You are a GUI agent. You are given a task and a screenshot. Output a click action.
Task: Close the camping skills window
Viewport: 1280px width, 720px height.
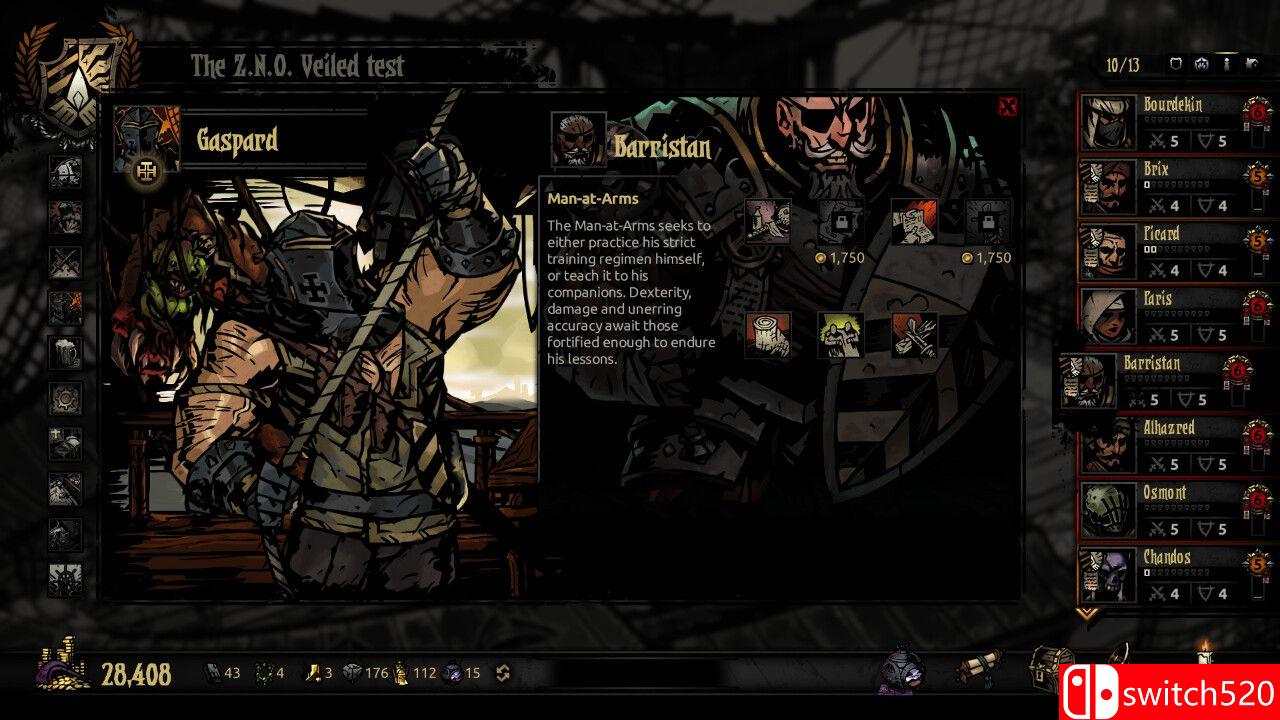[1008, 107]
